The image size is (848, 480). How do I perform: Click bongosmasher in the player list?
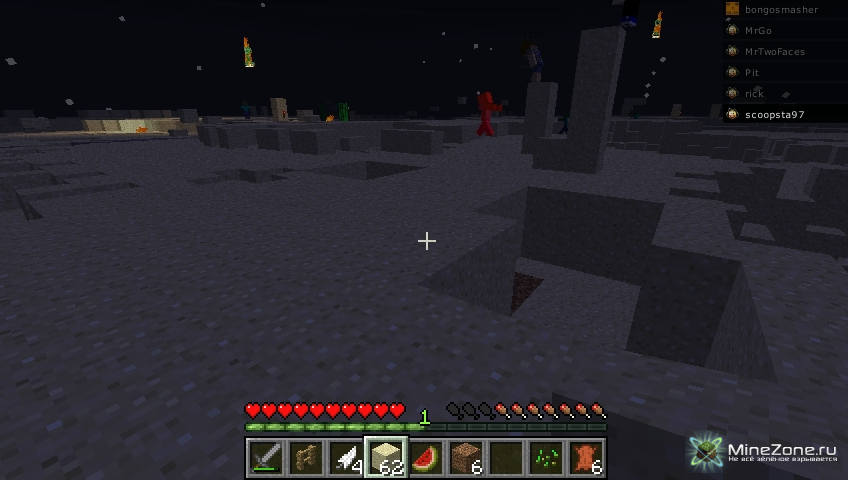(x=781, y=10)
